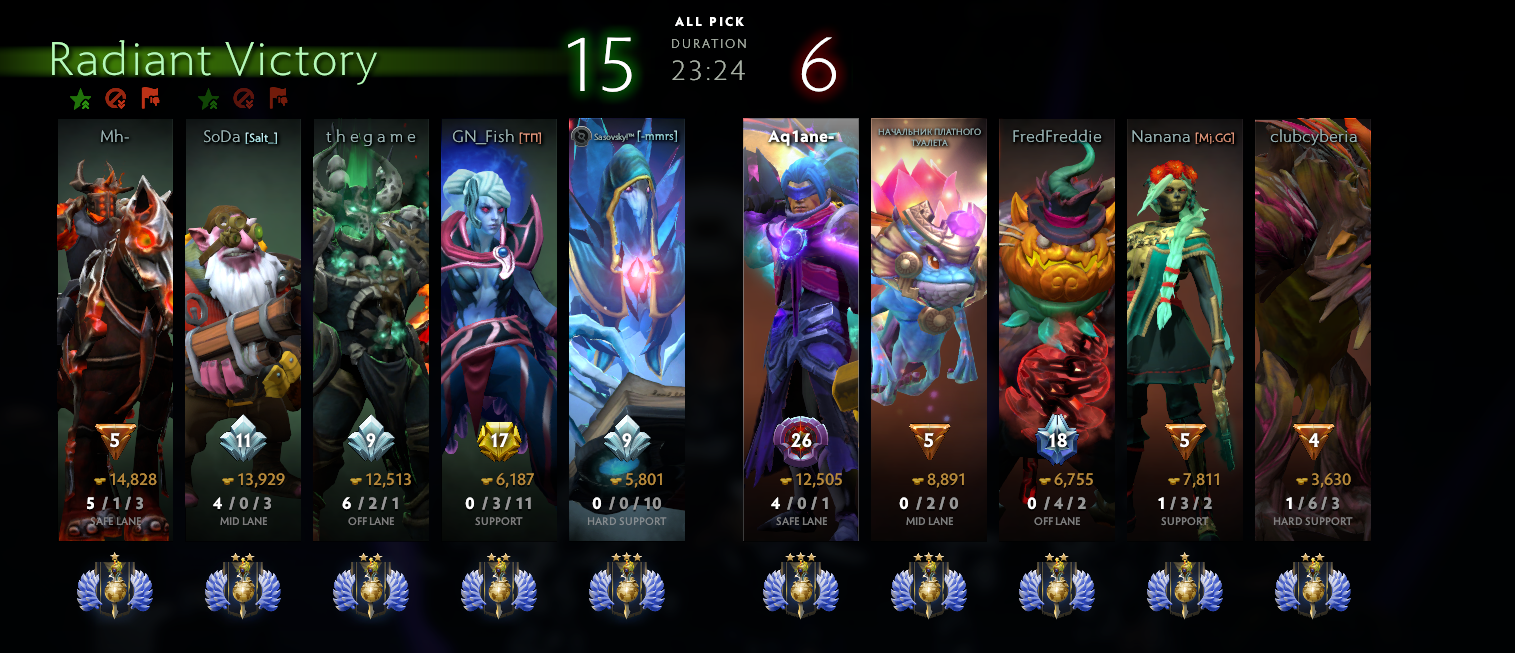Click the level 26 badge on Aq1ane-'s card
1515x653 pixels.
tap(801, 439)
